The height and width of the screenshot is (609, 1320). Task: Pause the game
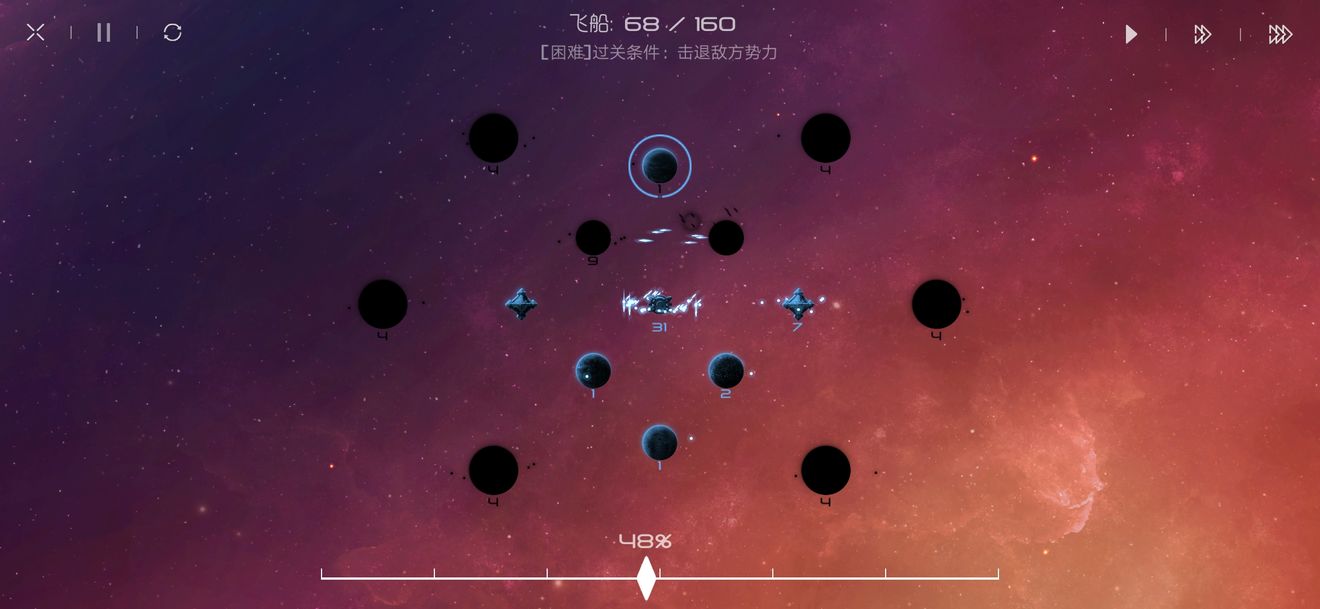104,33
